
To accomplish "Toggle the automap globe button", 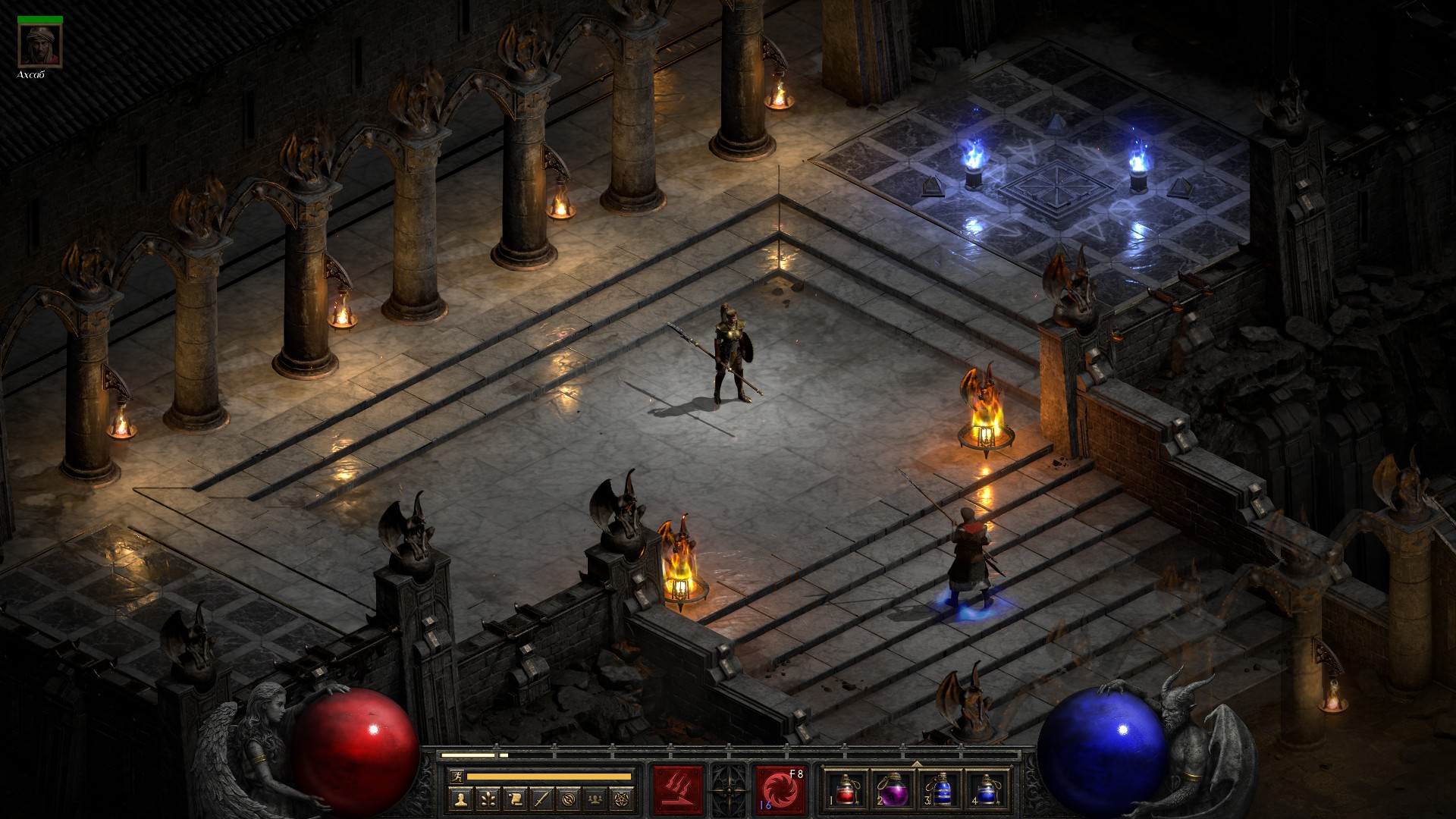I will (569, 799).
